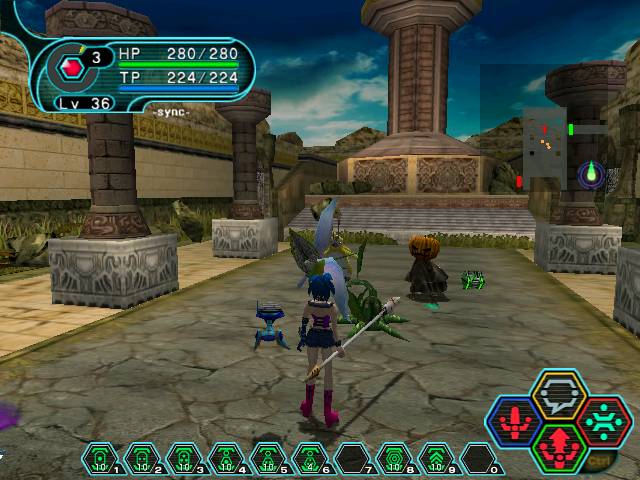This screenshot has height=480, width=640.
Task: Activate the ring icon in slot 8
Action: (395, 459)
